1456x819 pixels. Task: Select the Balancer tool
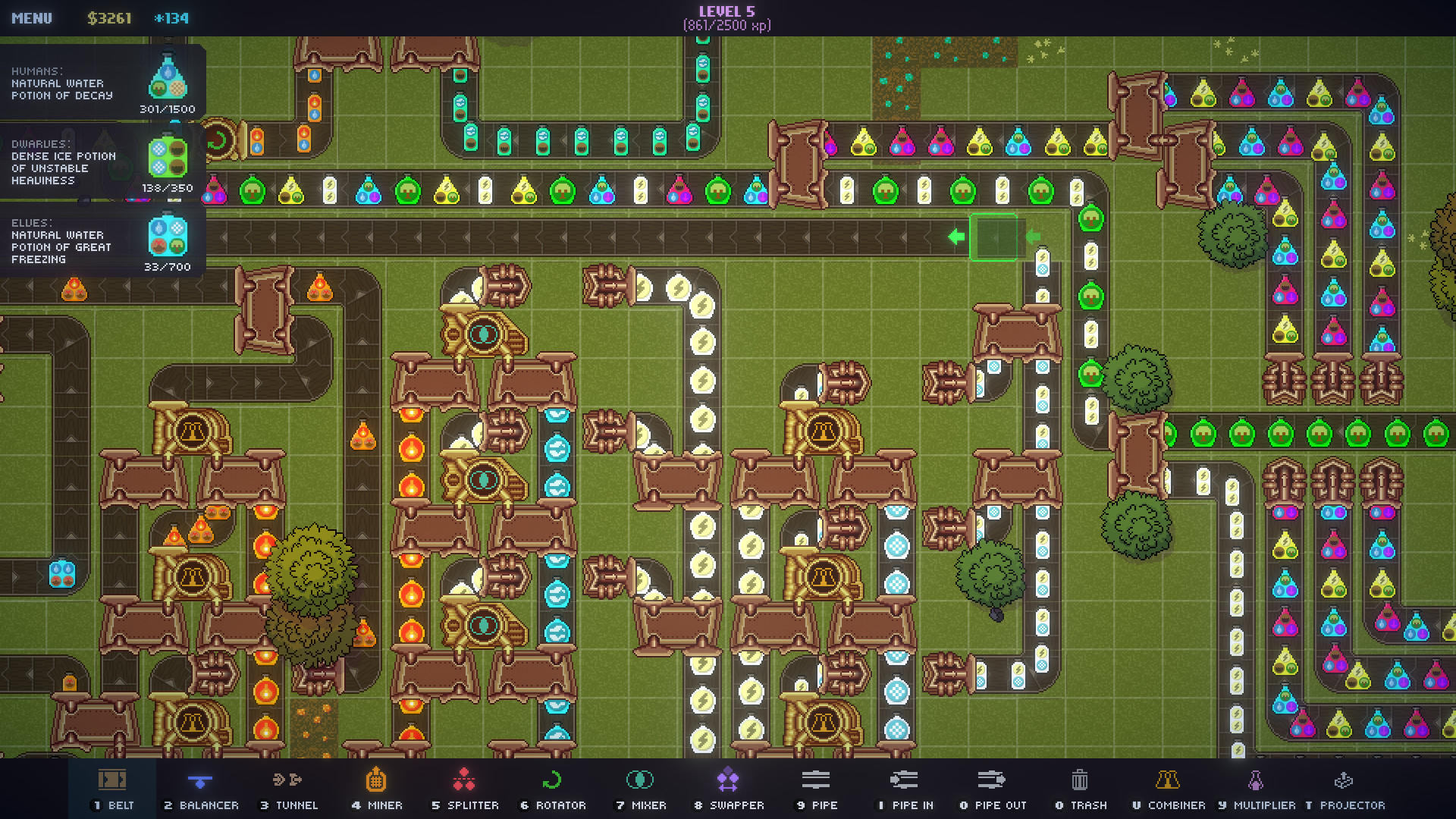(x=201, y=789)
